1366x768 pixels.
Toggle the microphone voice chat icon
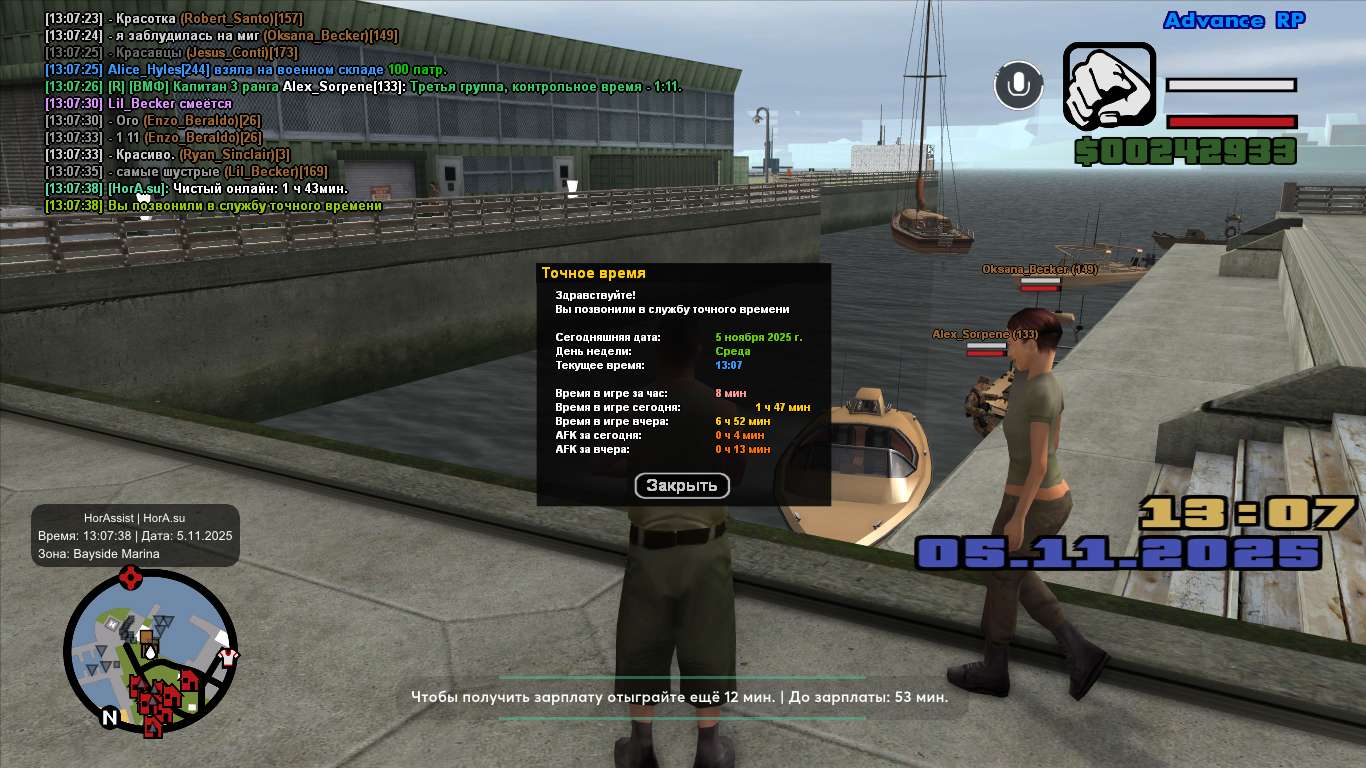click(x=1019, y=85)
